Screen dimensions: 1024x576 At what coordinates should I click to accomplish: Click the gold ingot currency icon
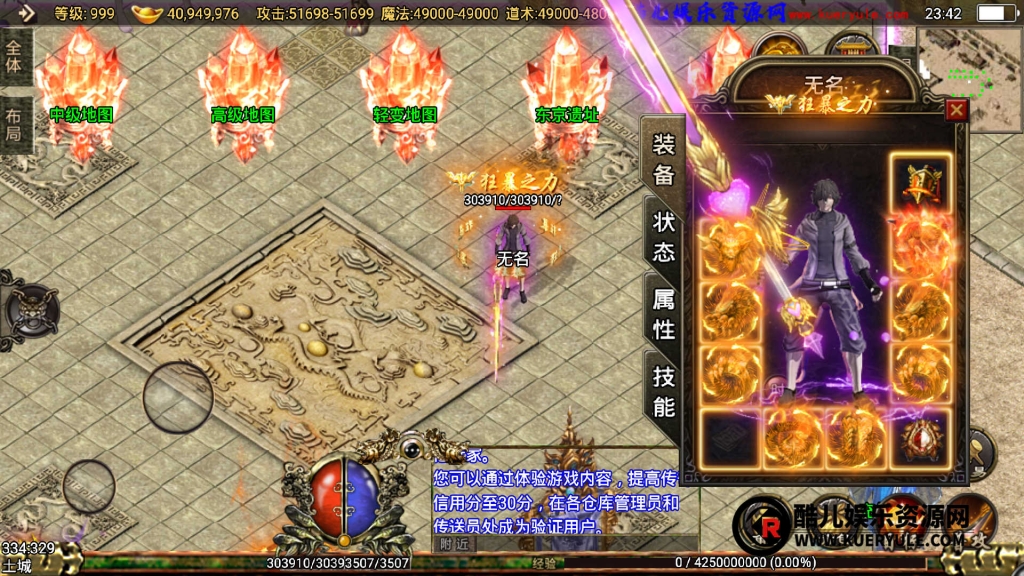tap(147, 13)
